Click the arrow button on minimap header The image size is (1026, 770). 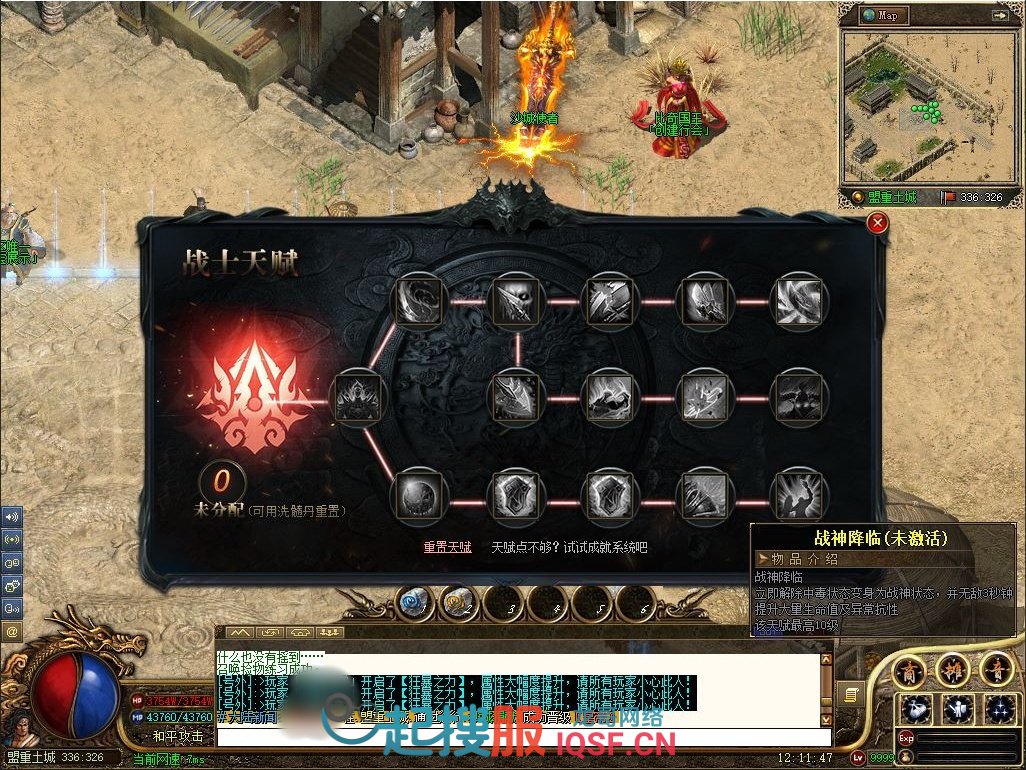click(999, 15)
